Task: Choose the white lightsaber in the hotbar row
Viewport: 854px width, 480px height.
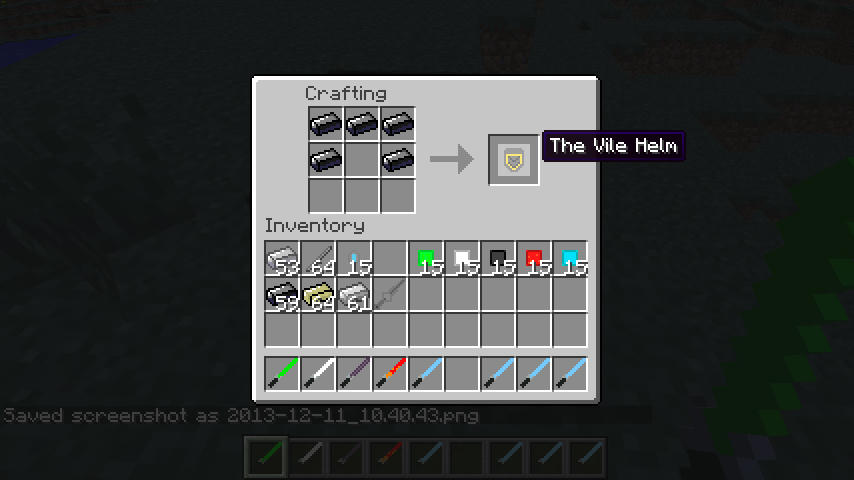Action: tap(319, 374)
